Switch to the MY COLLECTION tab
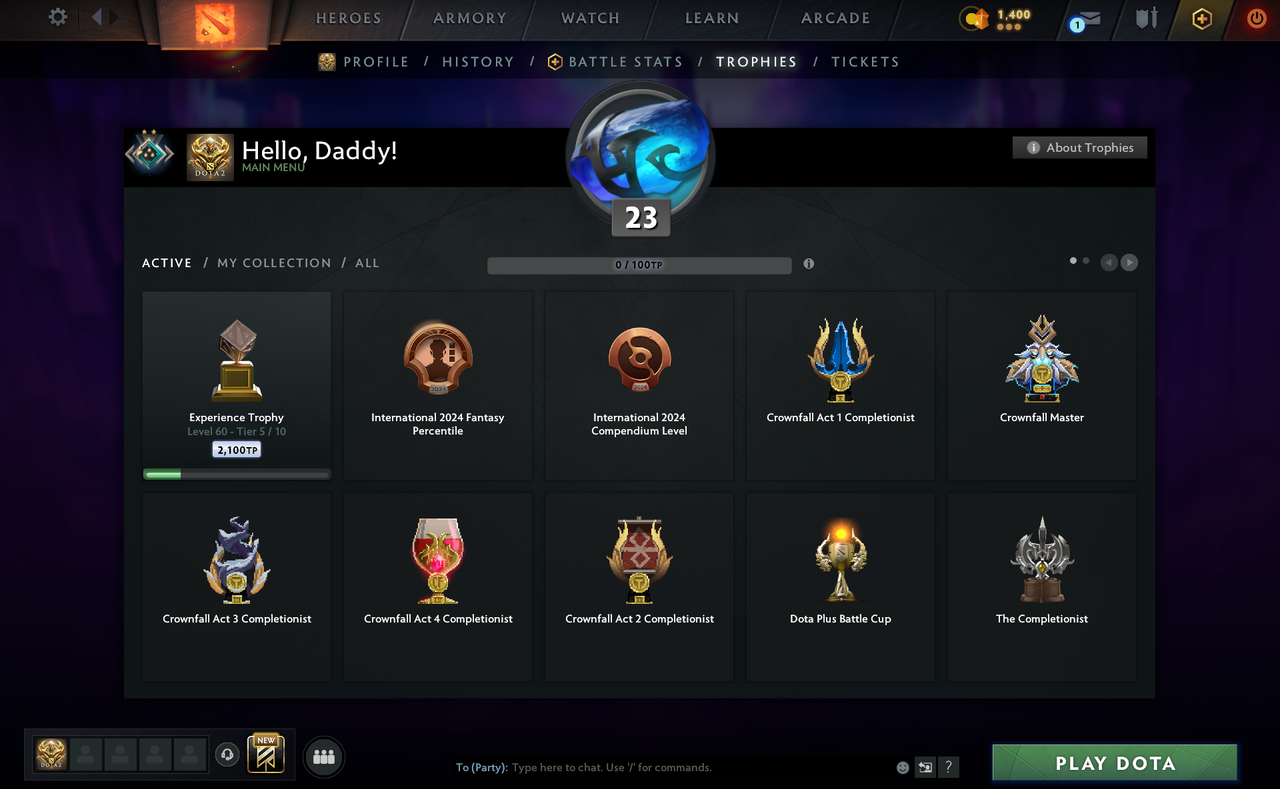This screenshot has height=789, width=1280. [274, 262]
